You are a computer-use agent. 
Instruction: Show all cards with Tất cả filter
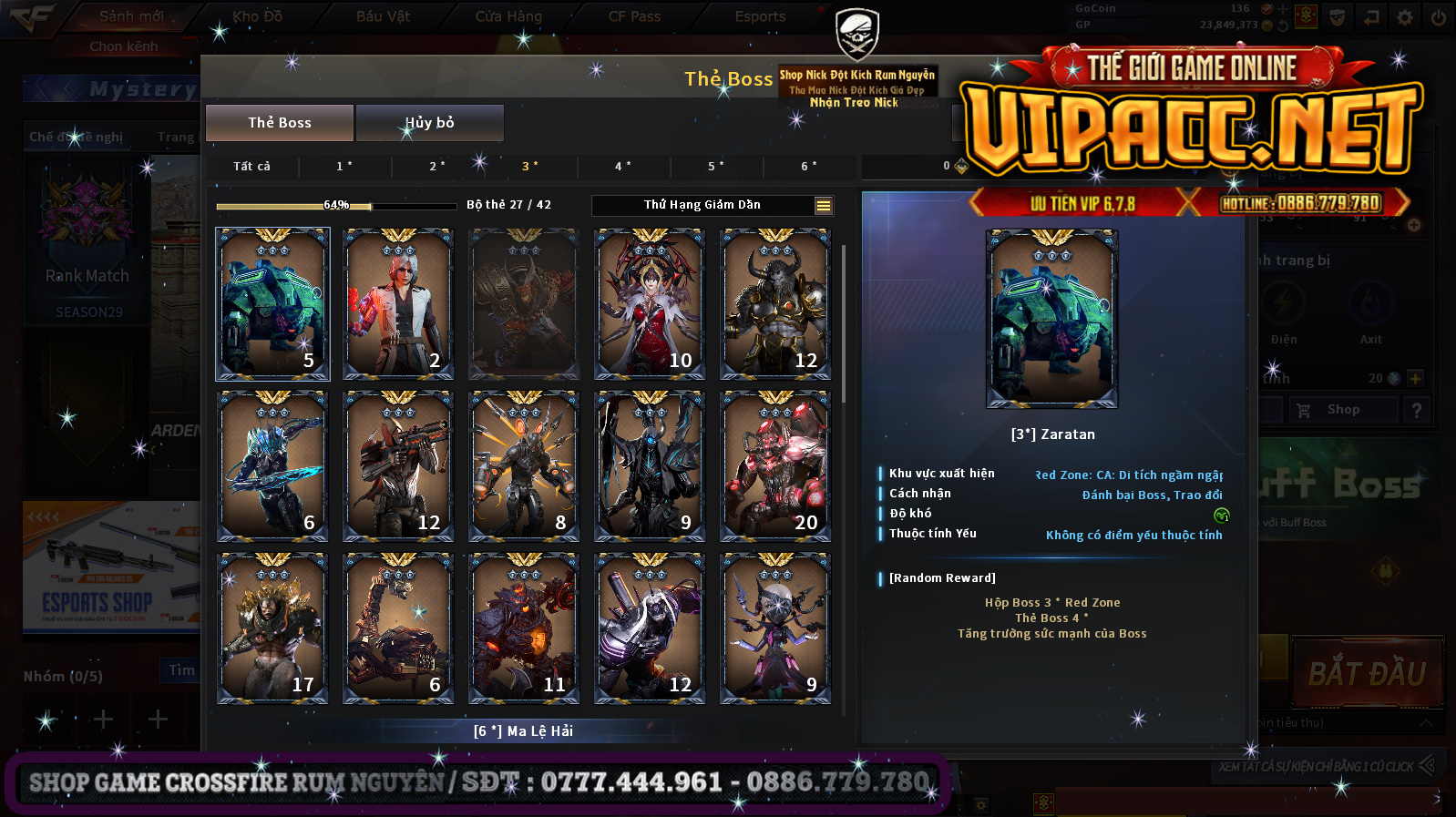click(x=251, y=167)
